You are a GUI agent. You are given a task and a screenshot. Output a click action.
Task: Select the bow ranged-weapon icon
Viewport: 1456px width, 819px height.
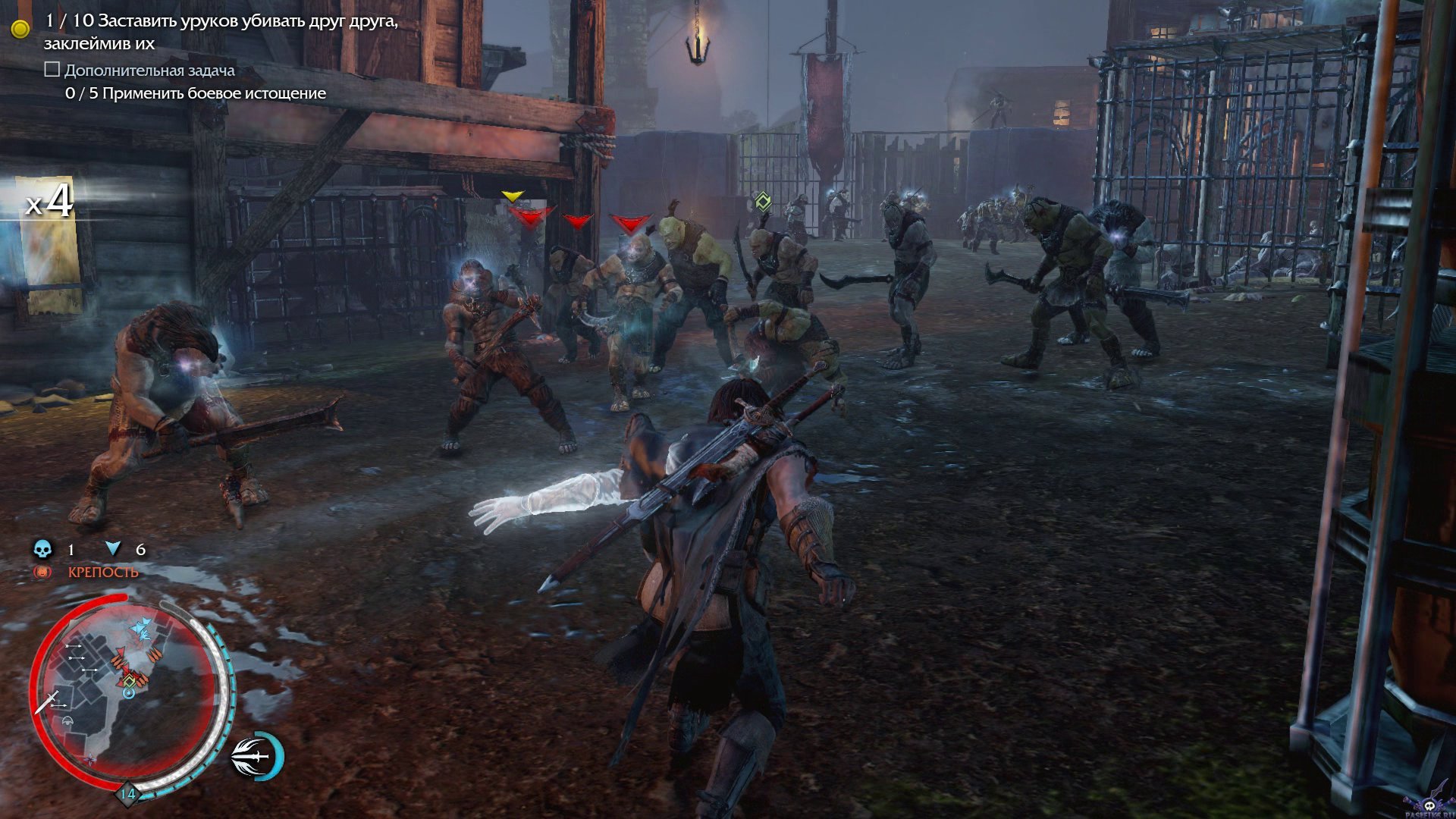pyautogui.click(x=256, y=756)
